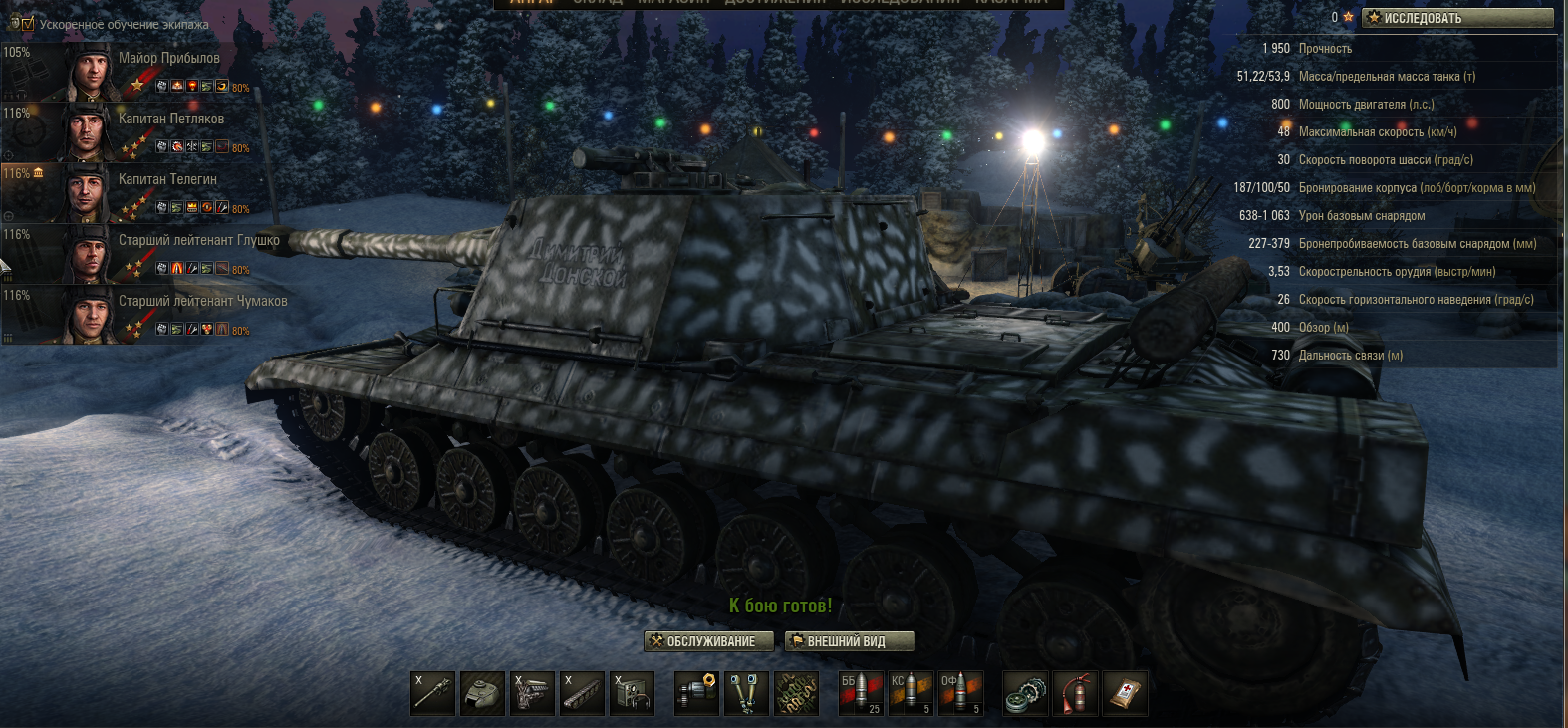Open the camouflage net equipment slot
1568x728 pixels.
pos(796,693)
